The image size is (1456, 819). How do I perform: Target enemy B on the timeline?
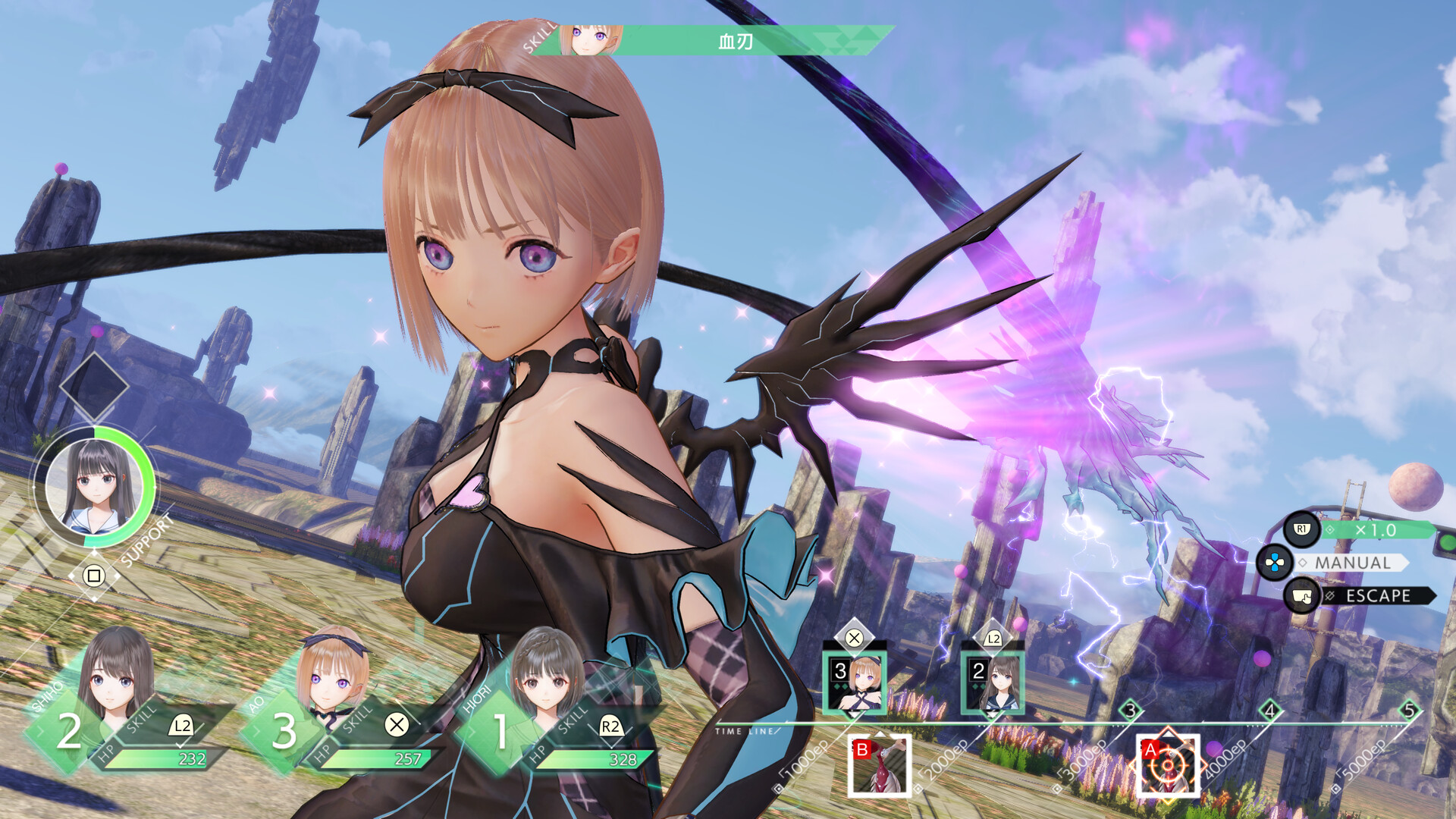tap(880, 766)
